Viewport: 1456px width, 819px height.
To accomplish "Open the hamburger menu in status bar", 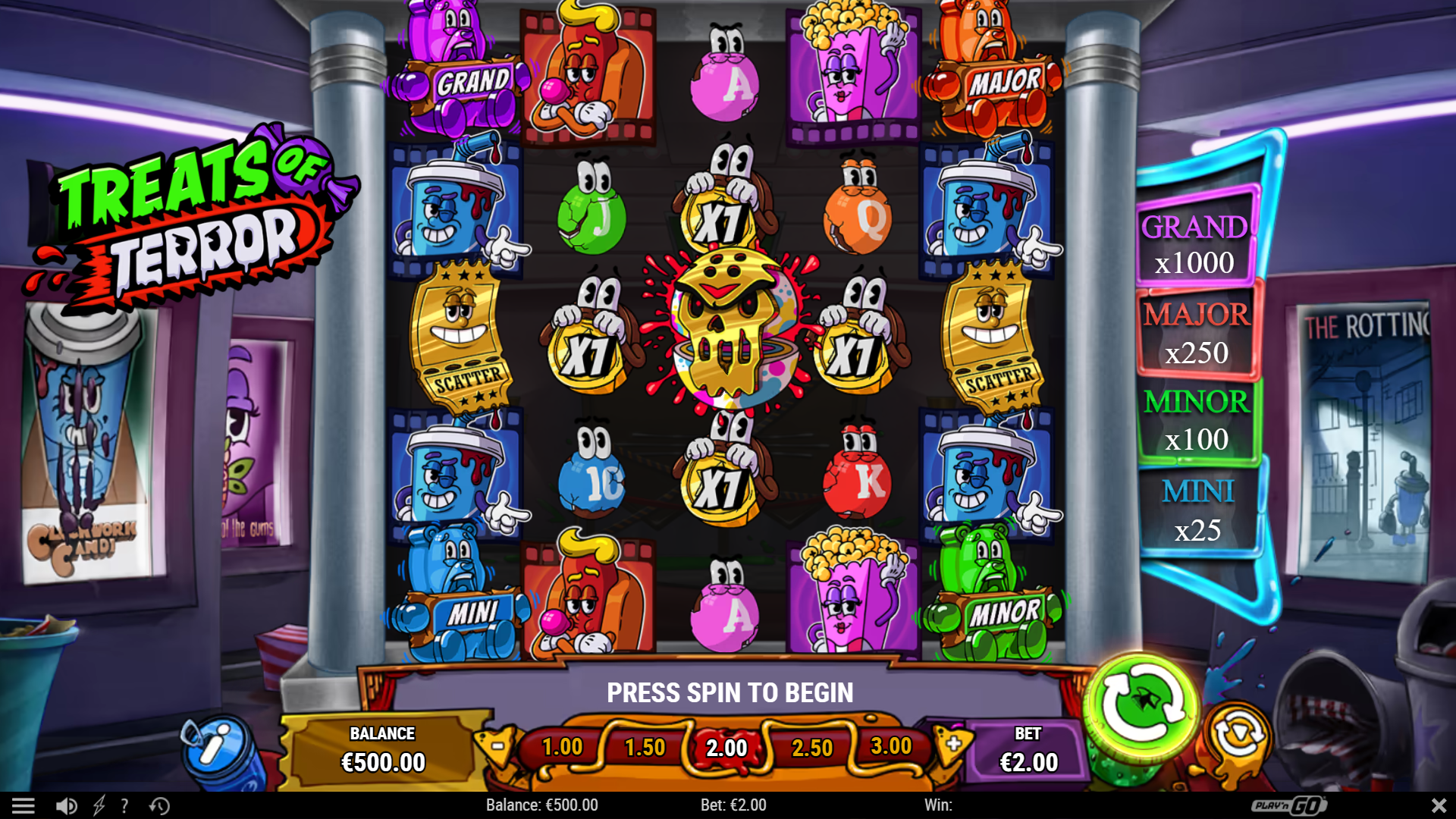I will point(25,805).
